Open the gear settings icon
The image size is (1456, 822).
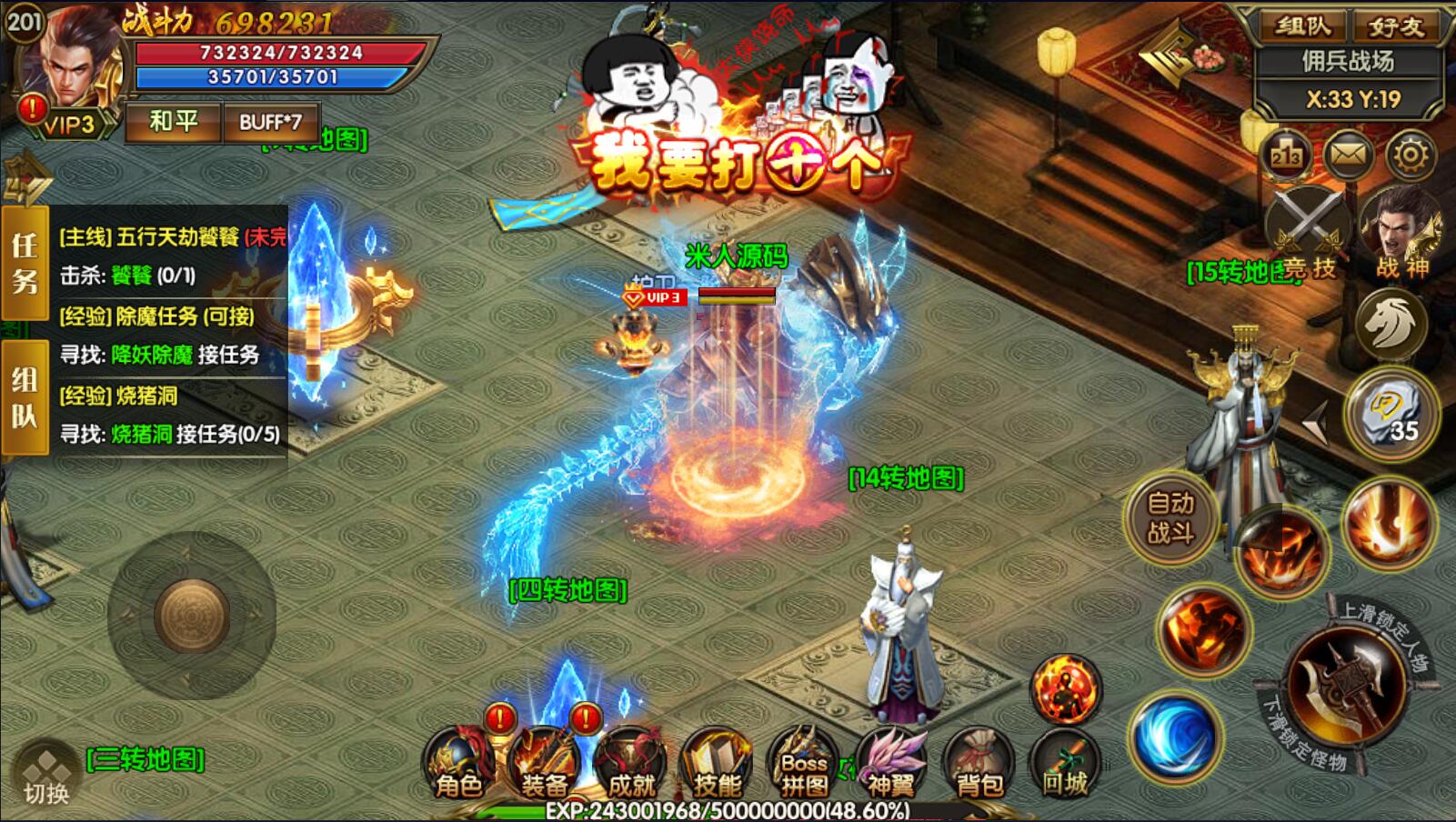[1411, 155]
